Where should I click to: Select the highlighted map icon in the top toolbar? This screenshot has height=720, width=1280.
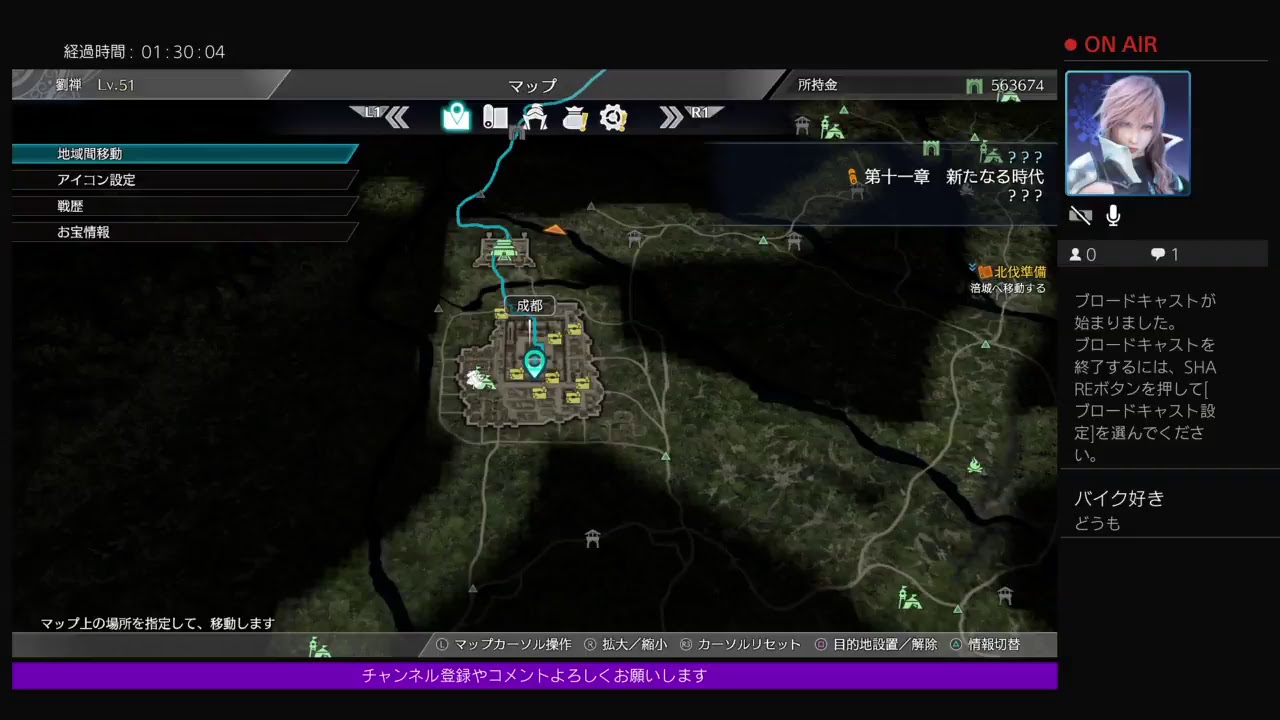pyautogui.click(x=457, y=117)
